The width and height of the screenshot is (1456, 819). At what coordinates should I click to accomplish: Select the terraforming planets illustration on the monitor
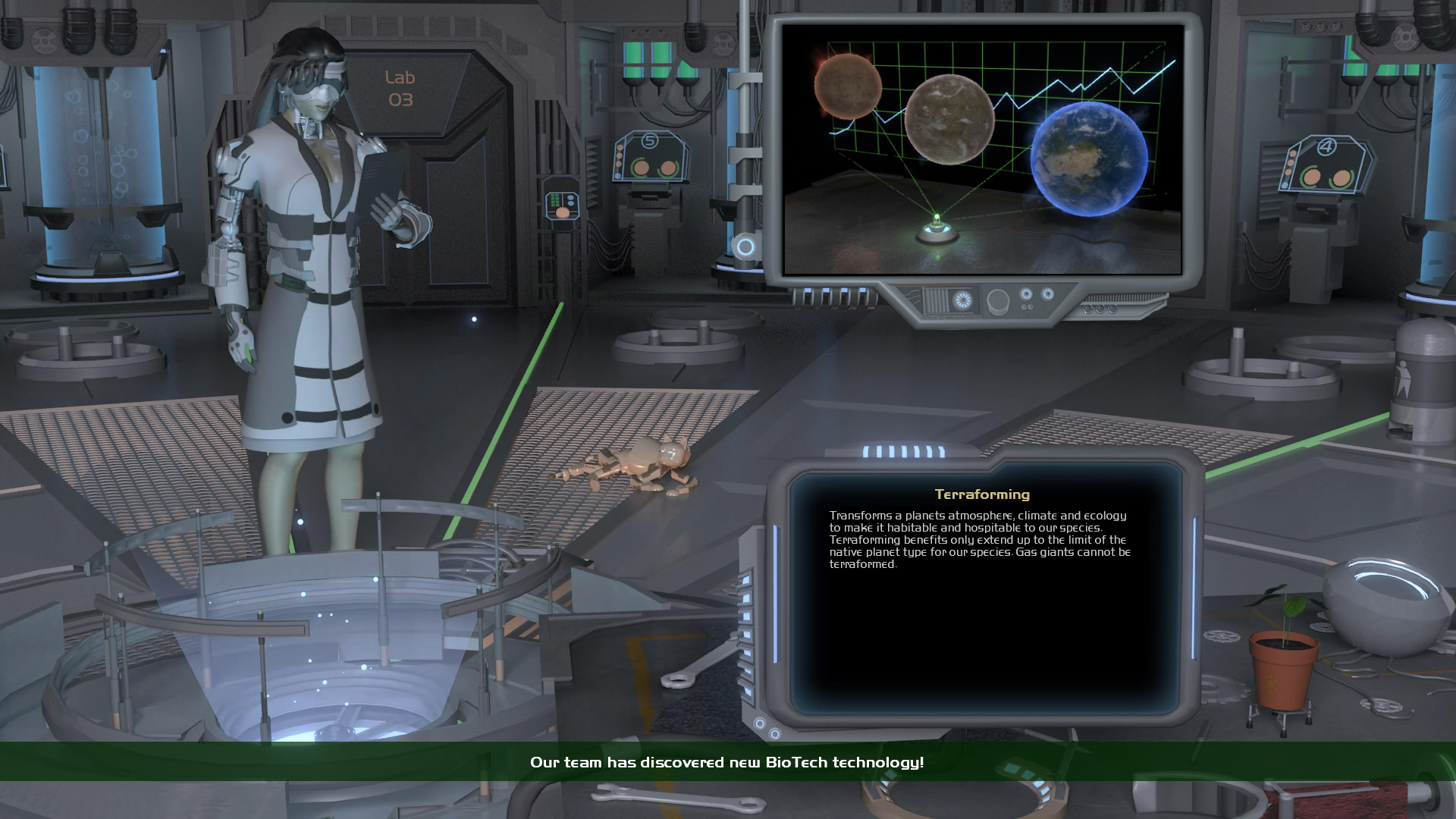pos(982,149)
